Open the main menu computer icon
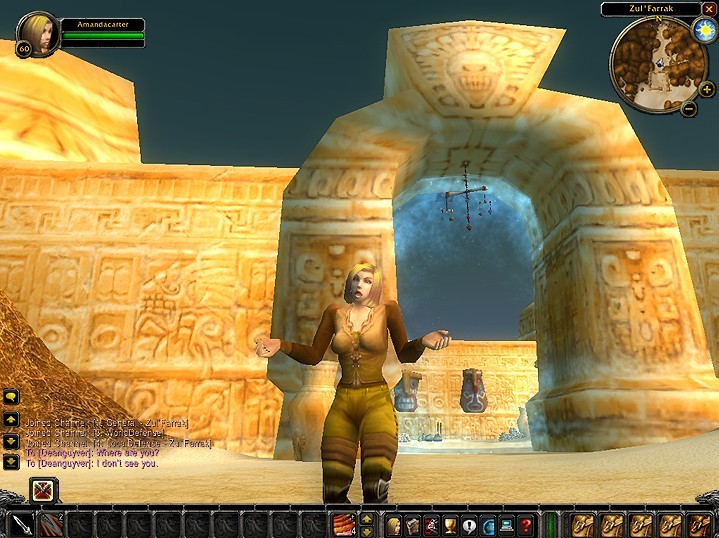Viewport: 719px width, 538px height. point(506,524)
